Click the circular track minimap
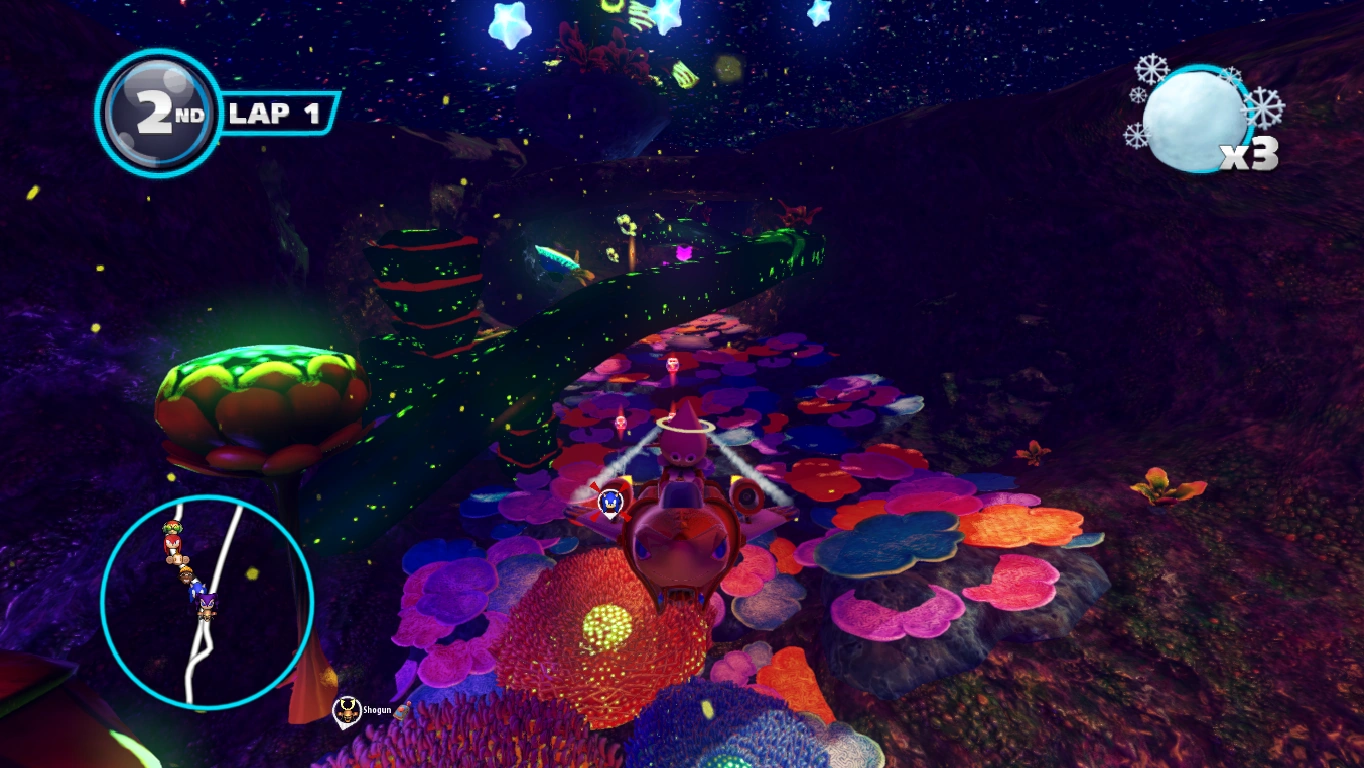 (x=207, y=601)
